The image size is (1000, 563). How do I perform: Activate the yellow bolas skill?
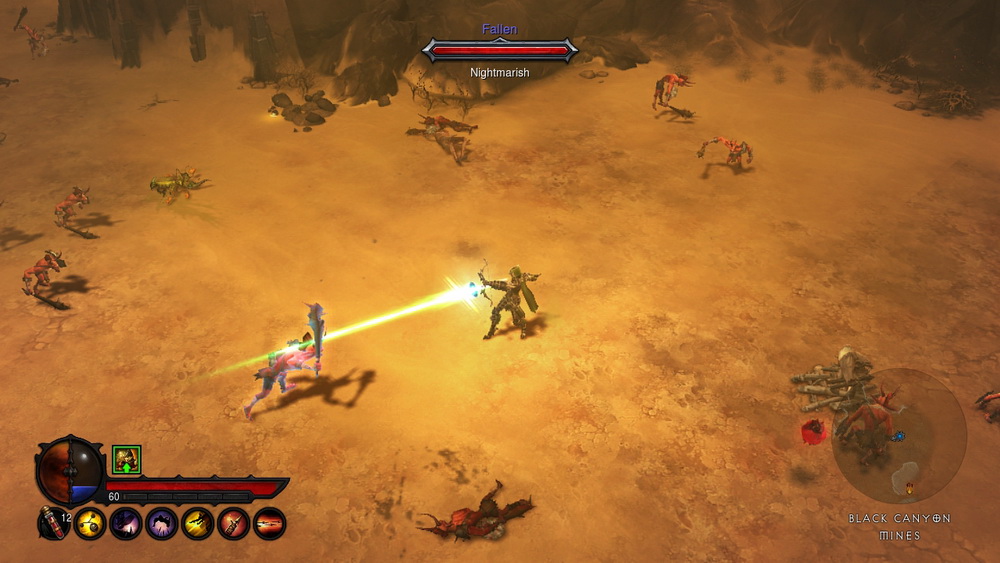pos(90,523)
